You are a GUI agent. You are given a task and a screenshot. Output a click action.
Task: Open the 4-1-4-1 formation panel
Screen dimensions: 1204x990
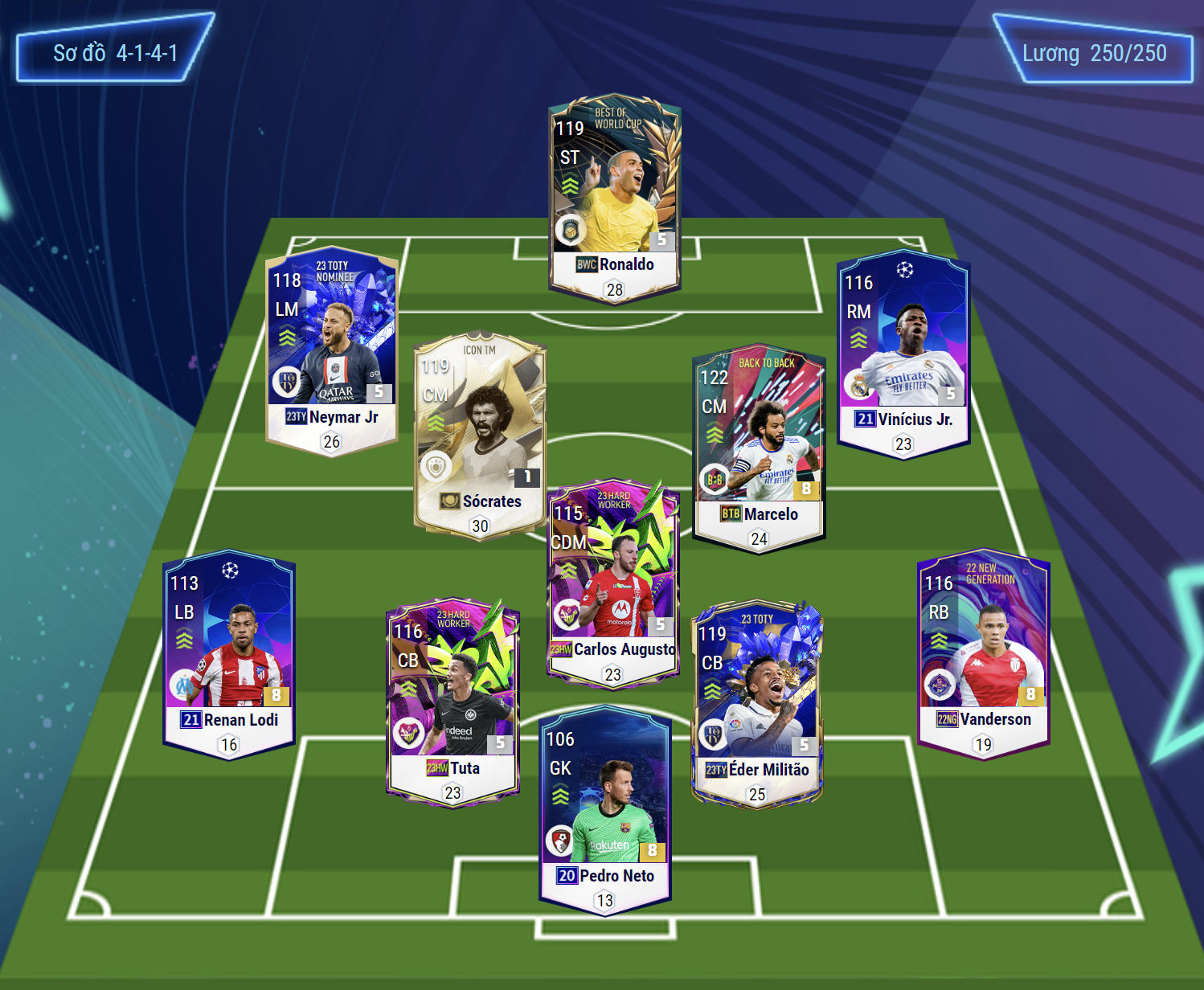click(x=115, y=50)
